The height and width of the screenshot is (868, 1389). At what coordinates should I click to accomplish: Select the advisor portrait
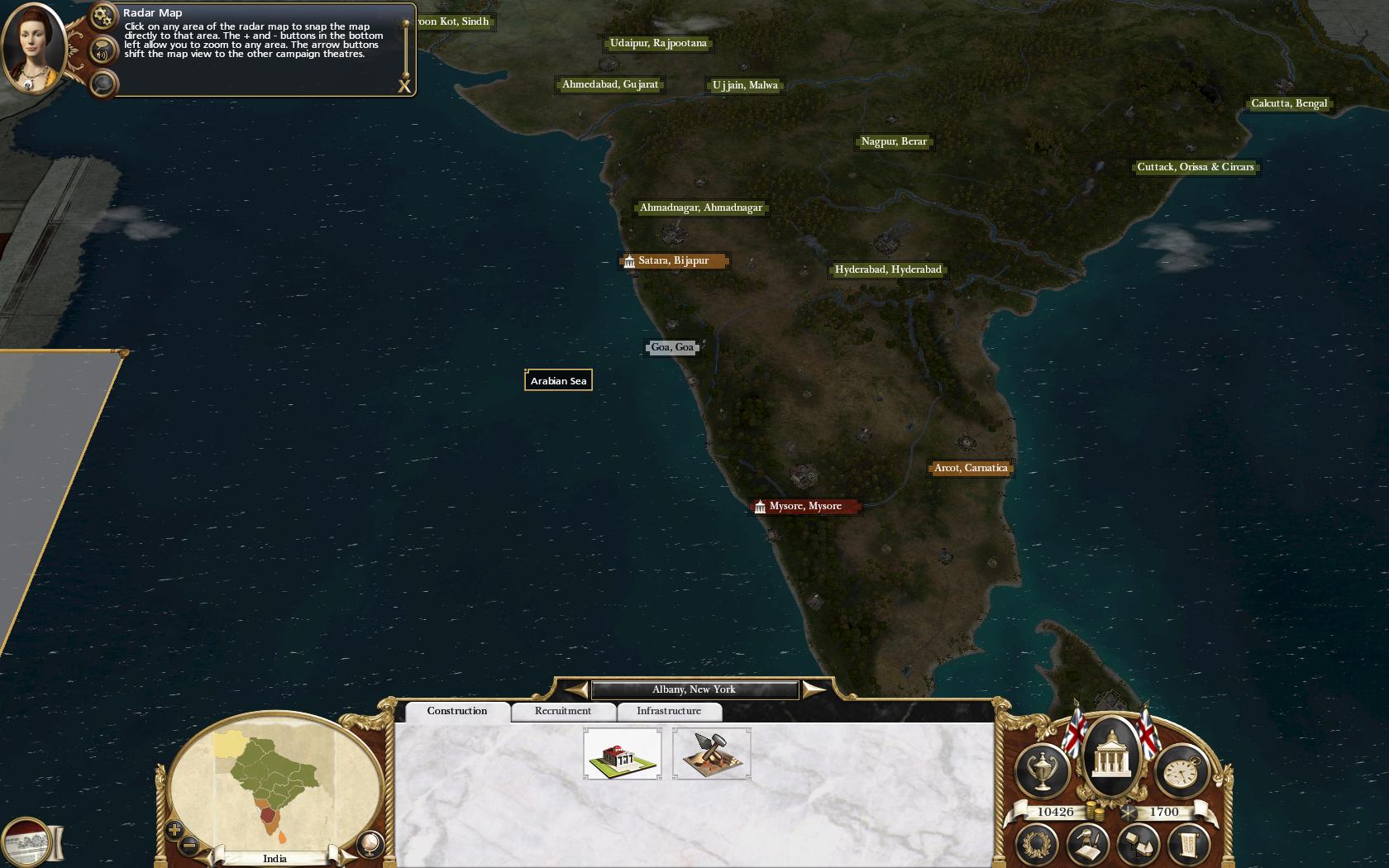[x=35, y=51]
